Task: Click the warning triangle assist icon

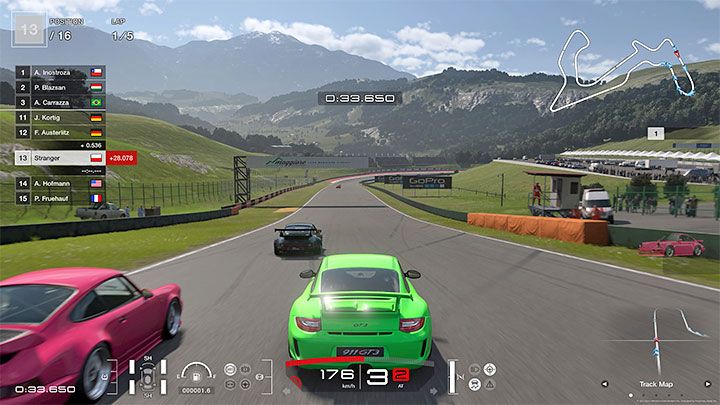Action: tap(490, 386)
